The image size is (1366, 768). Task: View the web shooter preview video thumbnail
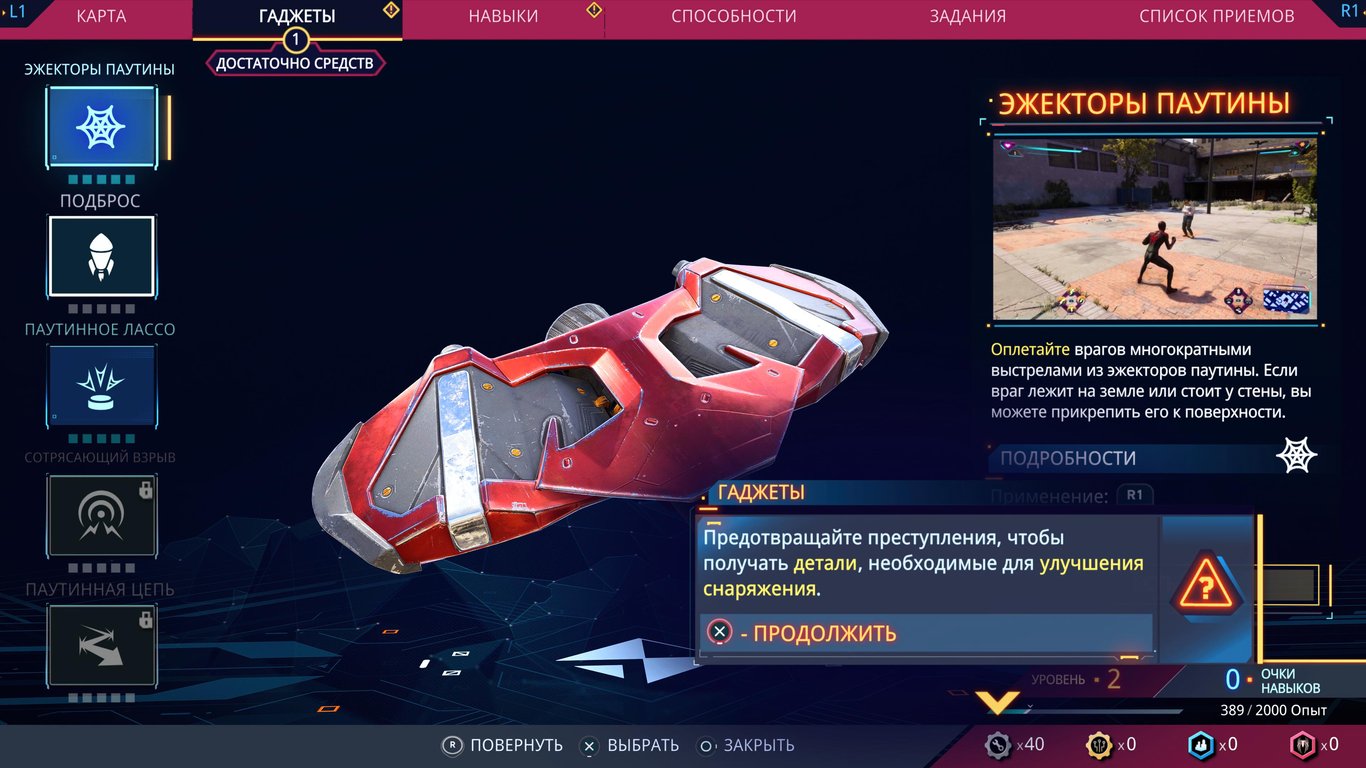1154,229
